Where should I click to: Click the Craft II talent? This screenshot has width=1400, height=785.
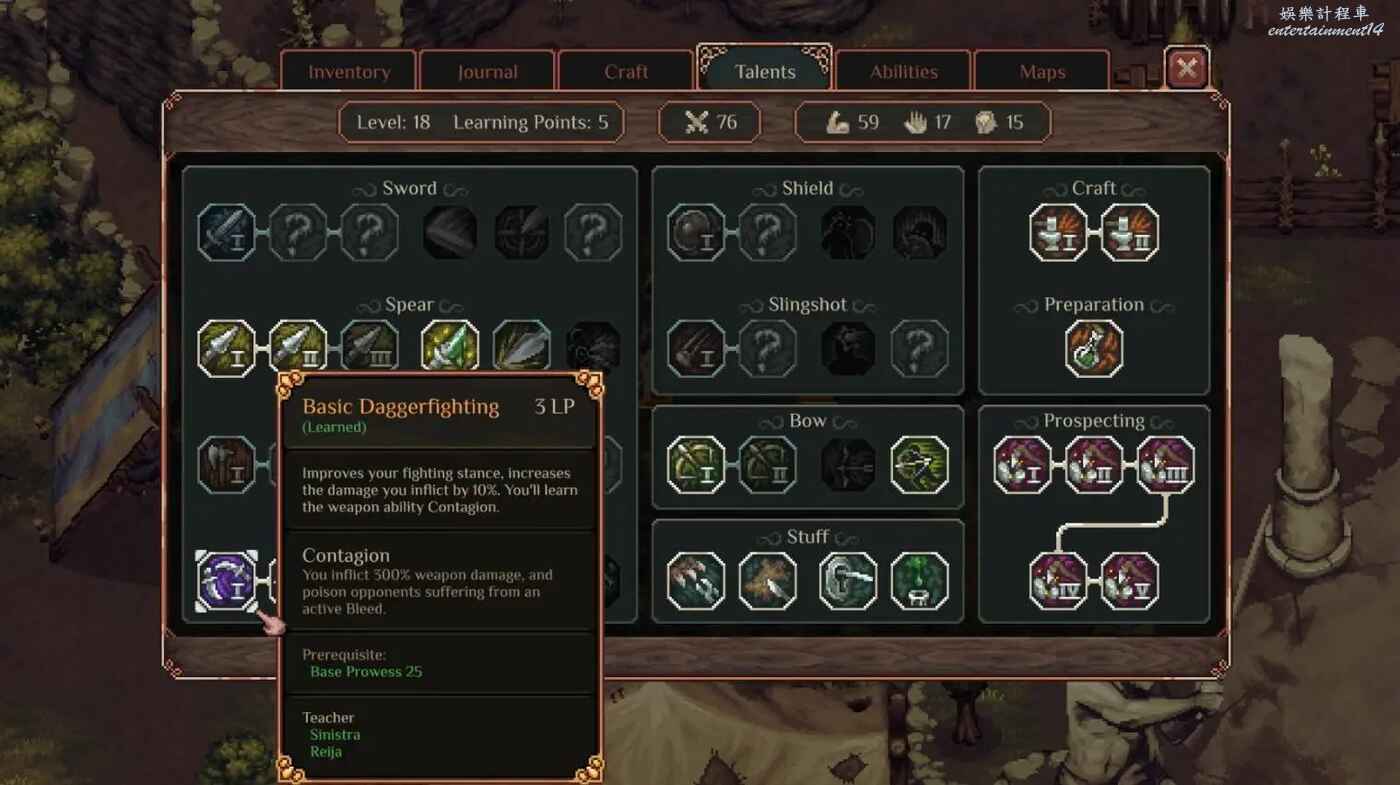[1130, 233]
